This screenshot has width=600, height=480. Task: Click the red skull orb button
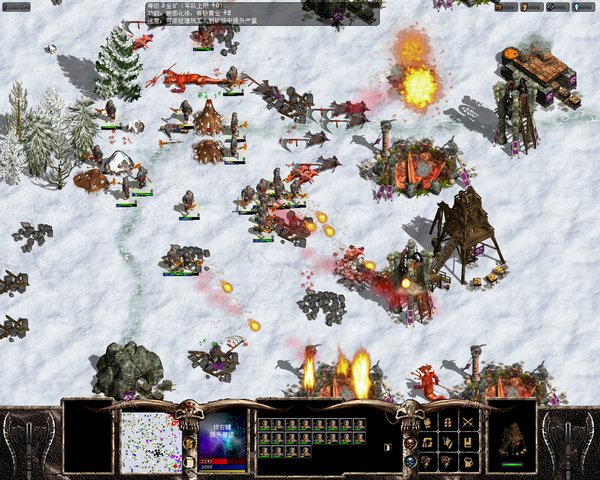[x=410, y=443]
